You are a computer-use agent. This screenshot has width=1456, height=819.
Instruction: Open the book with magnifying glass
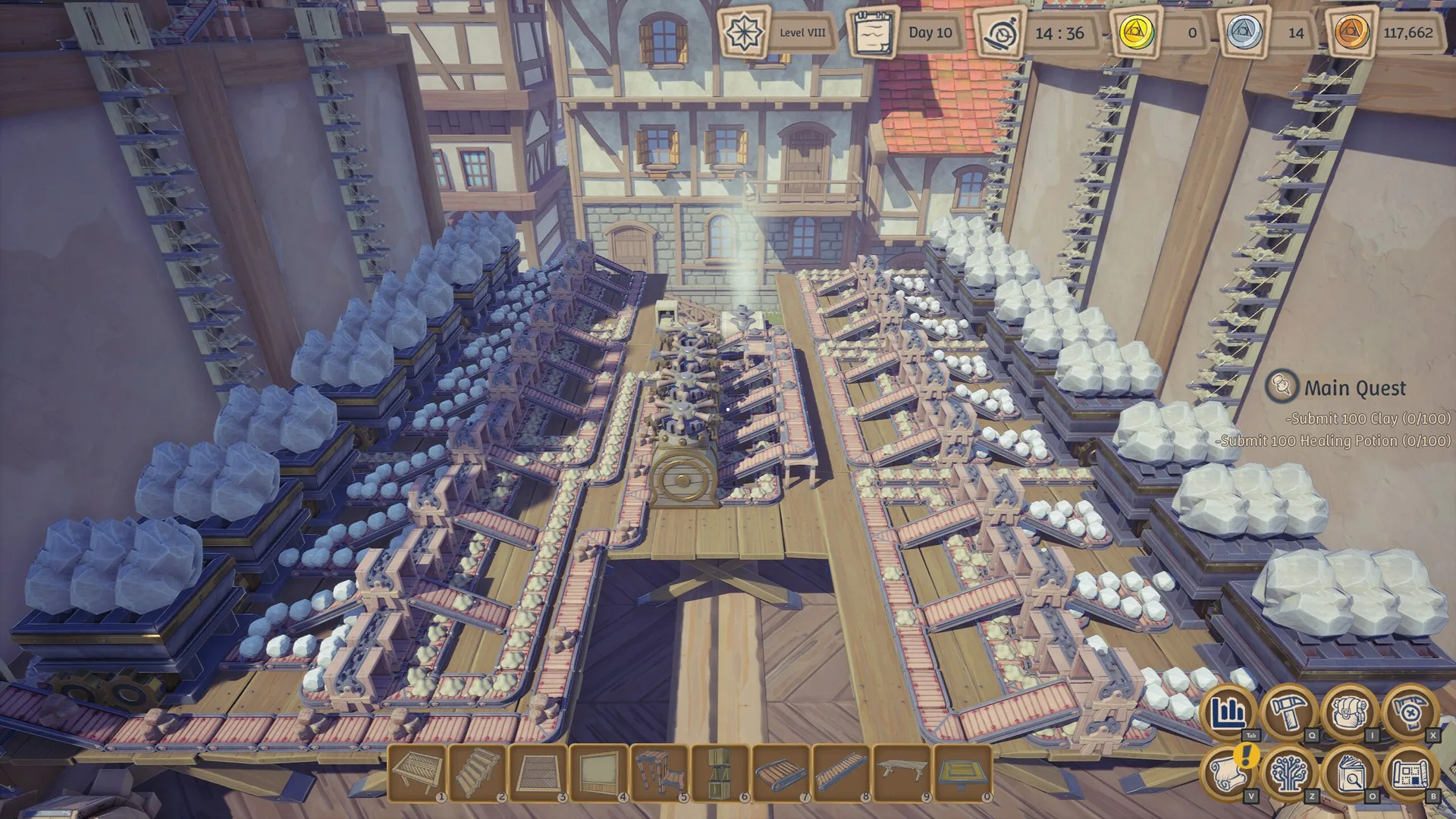[x=1350, y=773]
